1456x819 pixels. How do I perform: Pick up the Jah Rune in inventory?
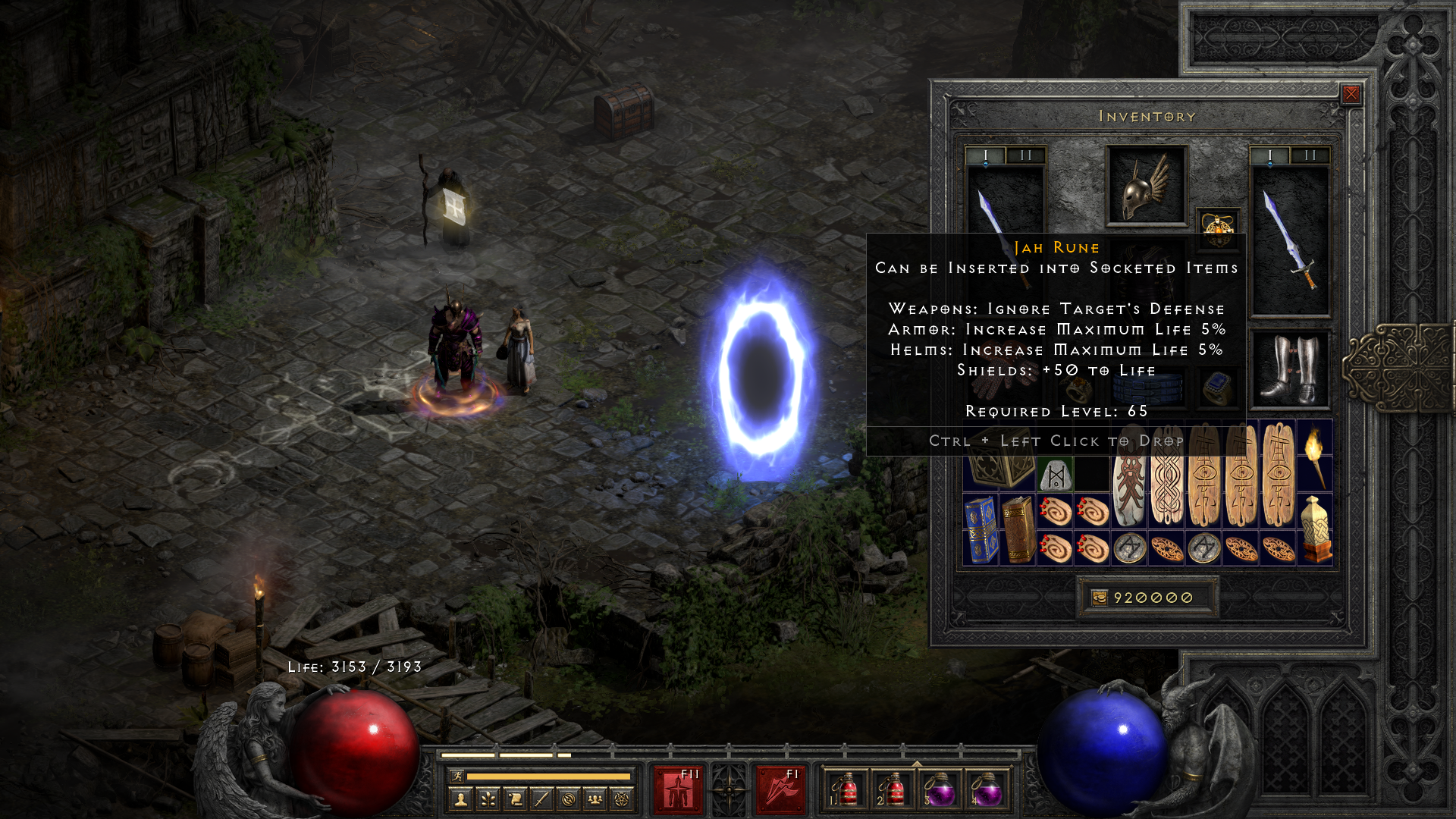1056,475
